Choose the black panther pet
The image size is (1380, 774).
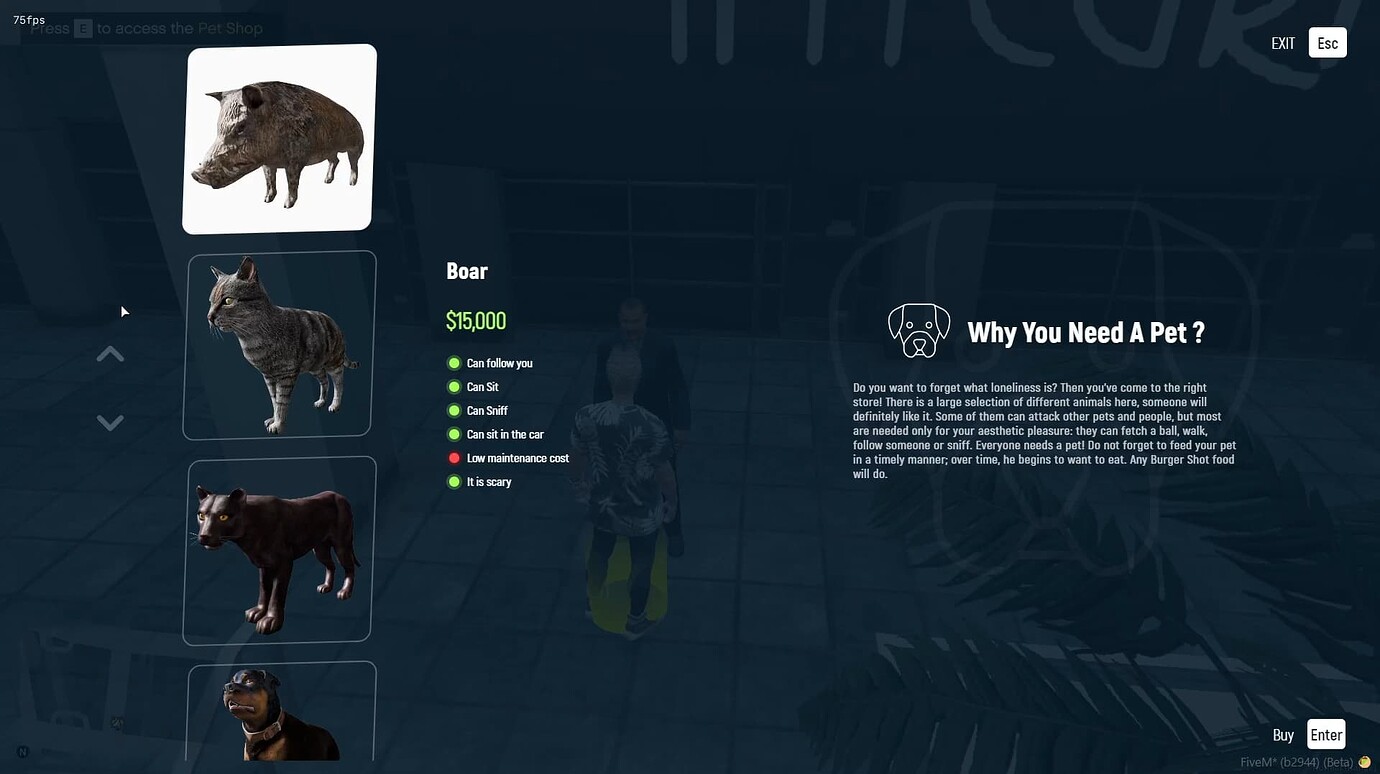click(277, 548)
